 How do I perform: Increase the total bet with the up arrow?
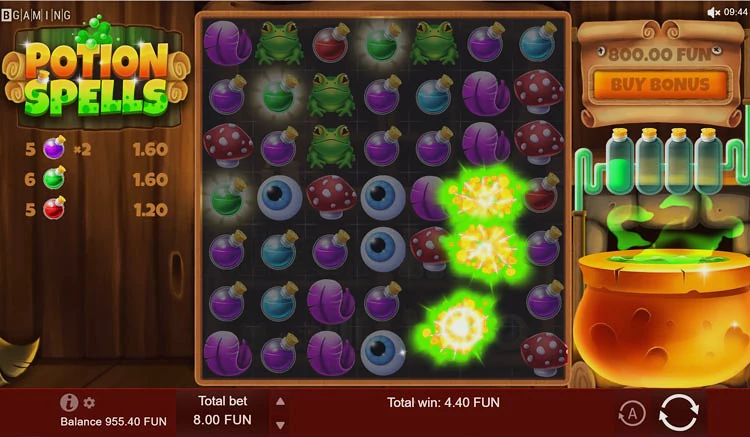click(280, 401)
